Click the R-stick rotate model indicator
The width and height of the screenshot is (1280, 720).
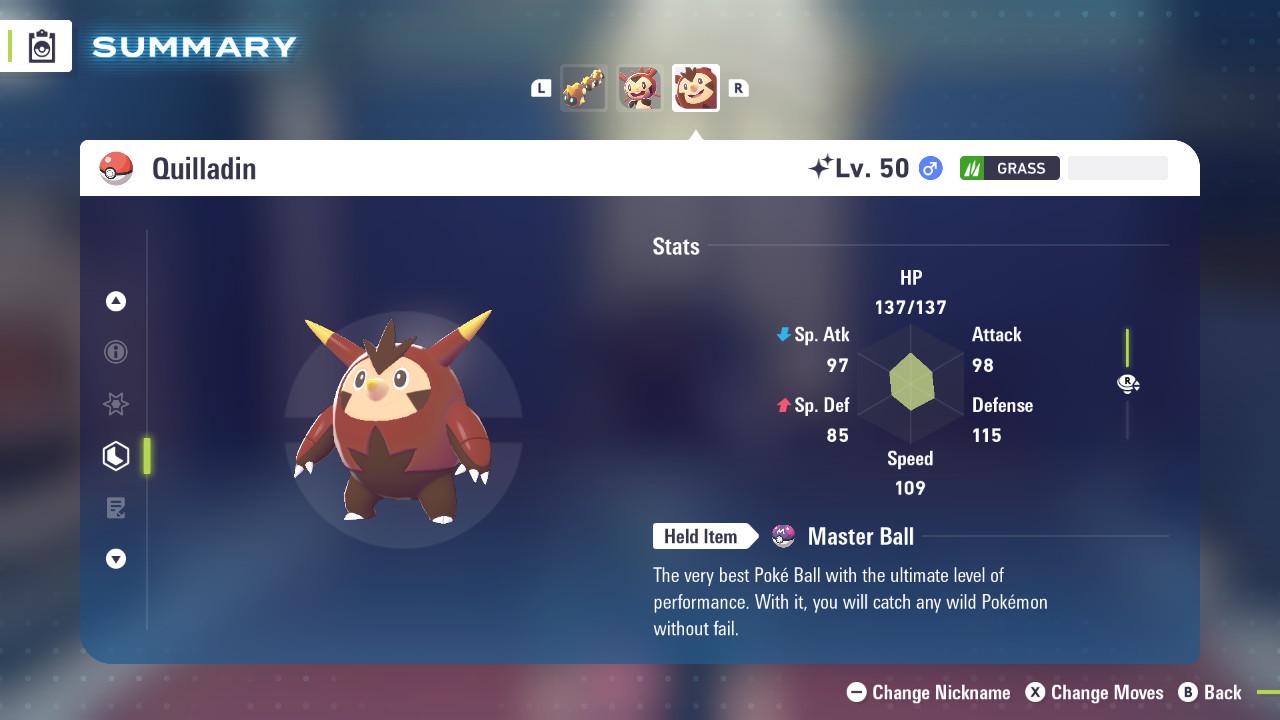[1127, 383]
